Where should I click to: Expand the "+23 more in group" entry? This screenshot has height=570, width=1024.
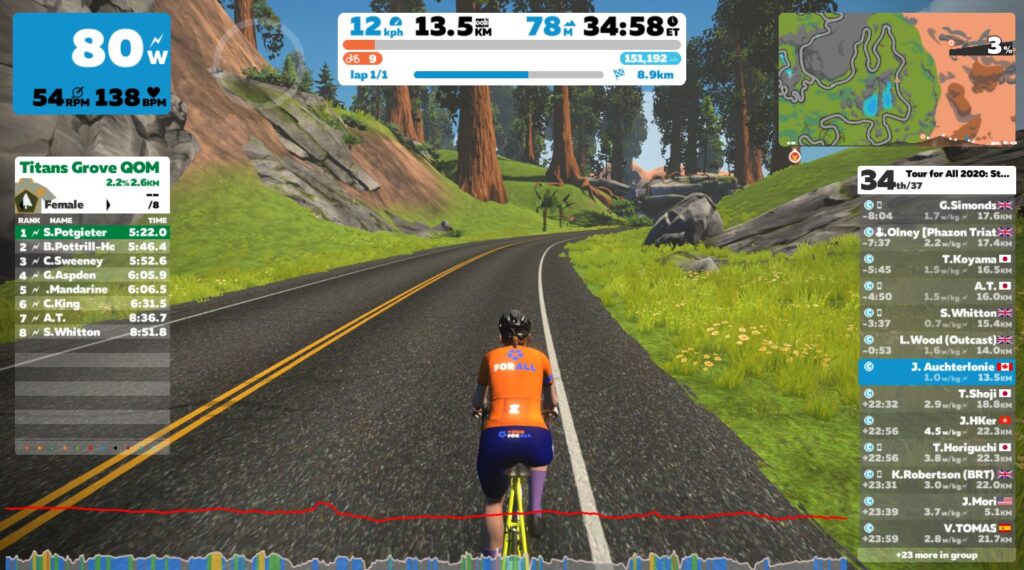pos(936,553)
